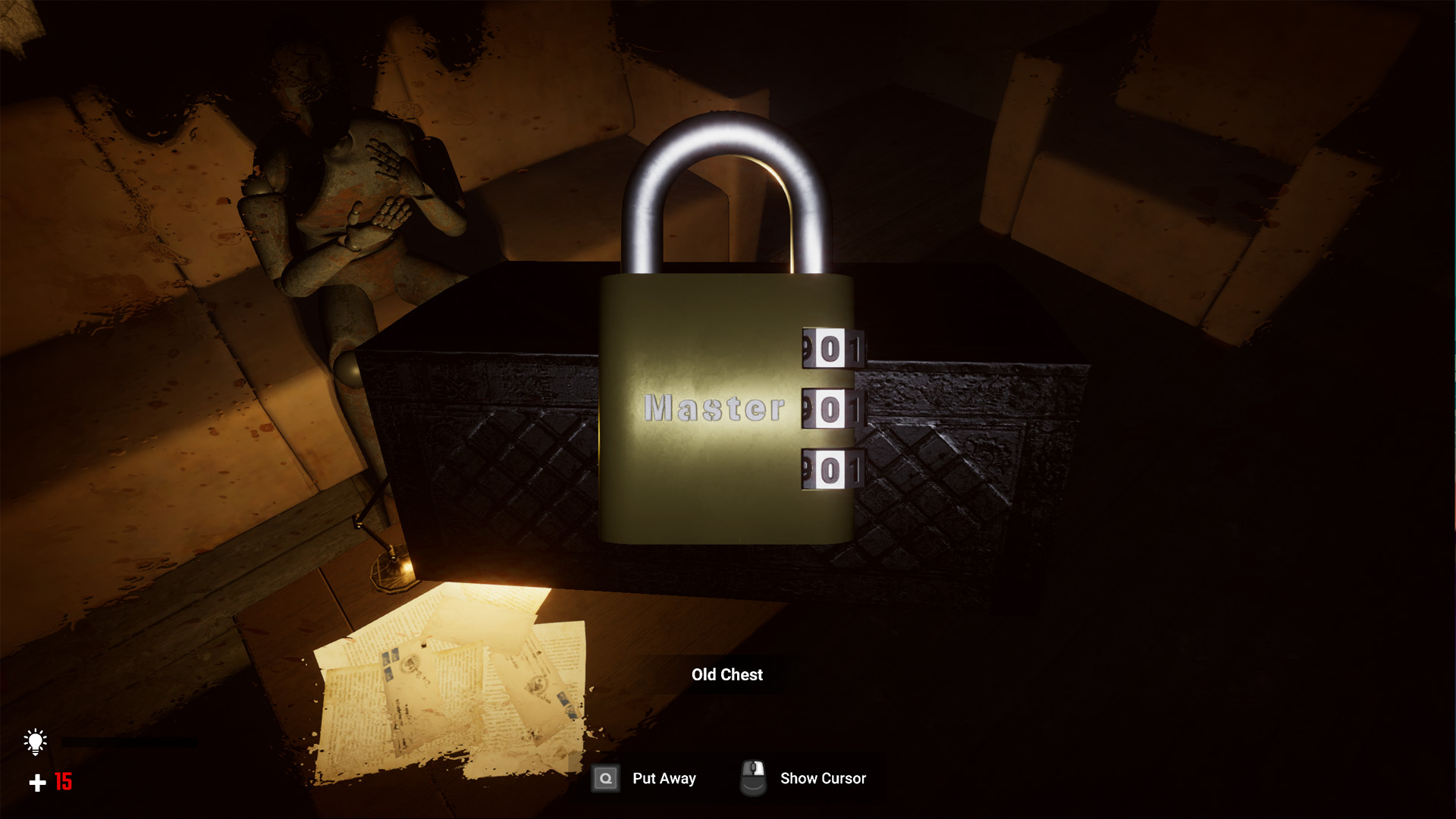Click the Old Chest label
This screenshot has height=819, width=1456.
[726, 675]
